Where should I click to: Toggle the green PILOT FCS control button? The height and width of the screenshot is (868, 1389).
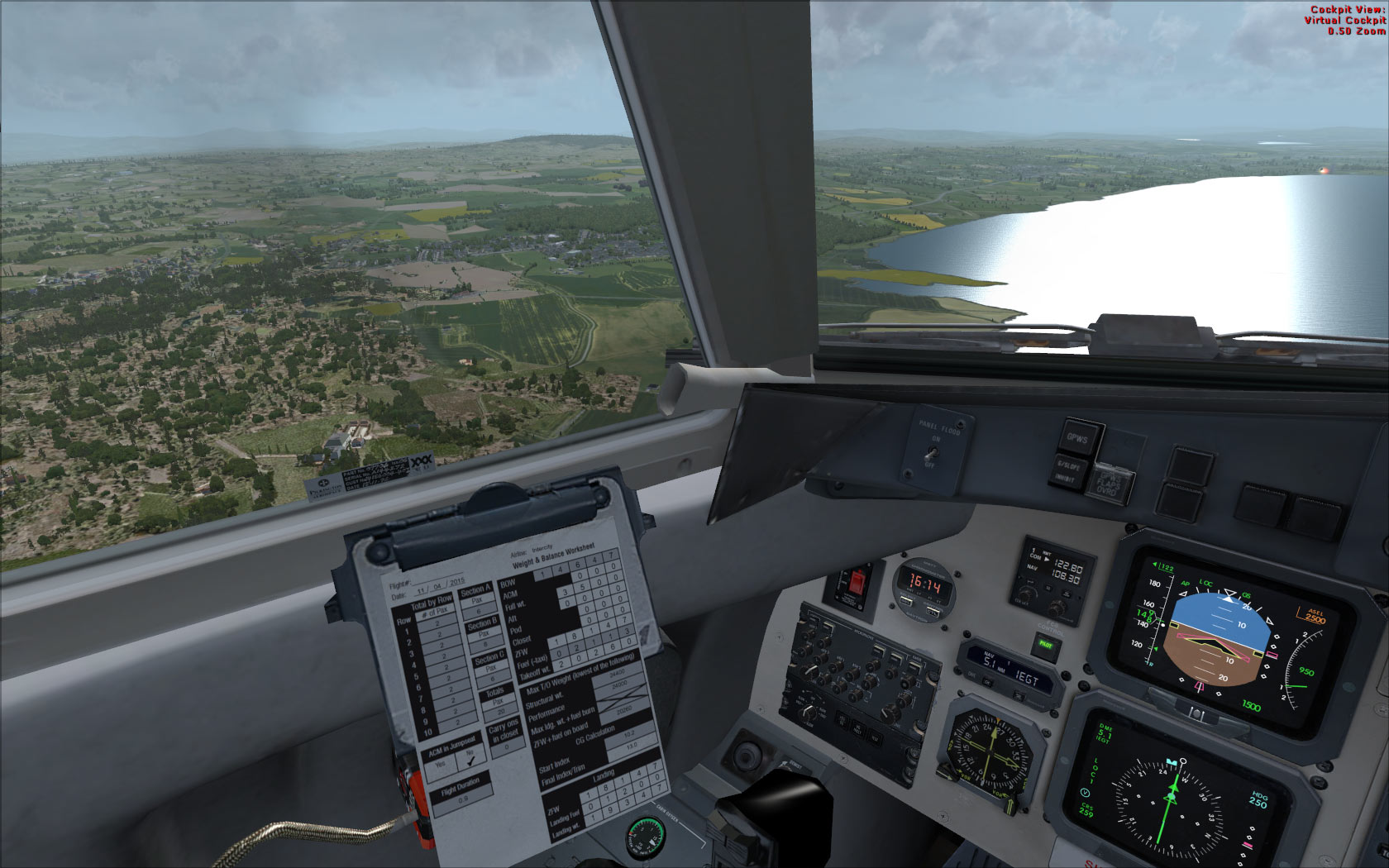click(1046, 645)
